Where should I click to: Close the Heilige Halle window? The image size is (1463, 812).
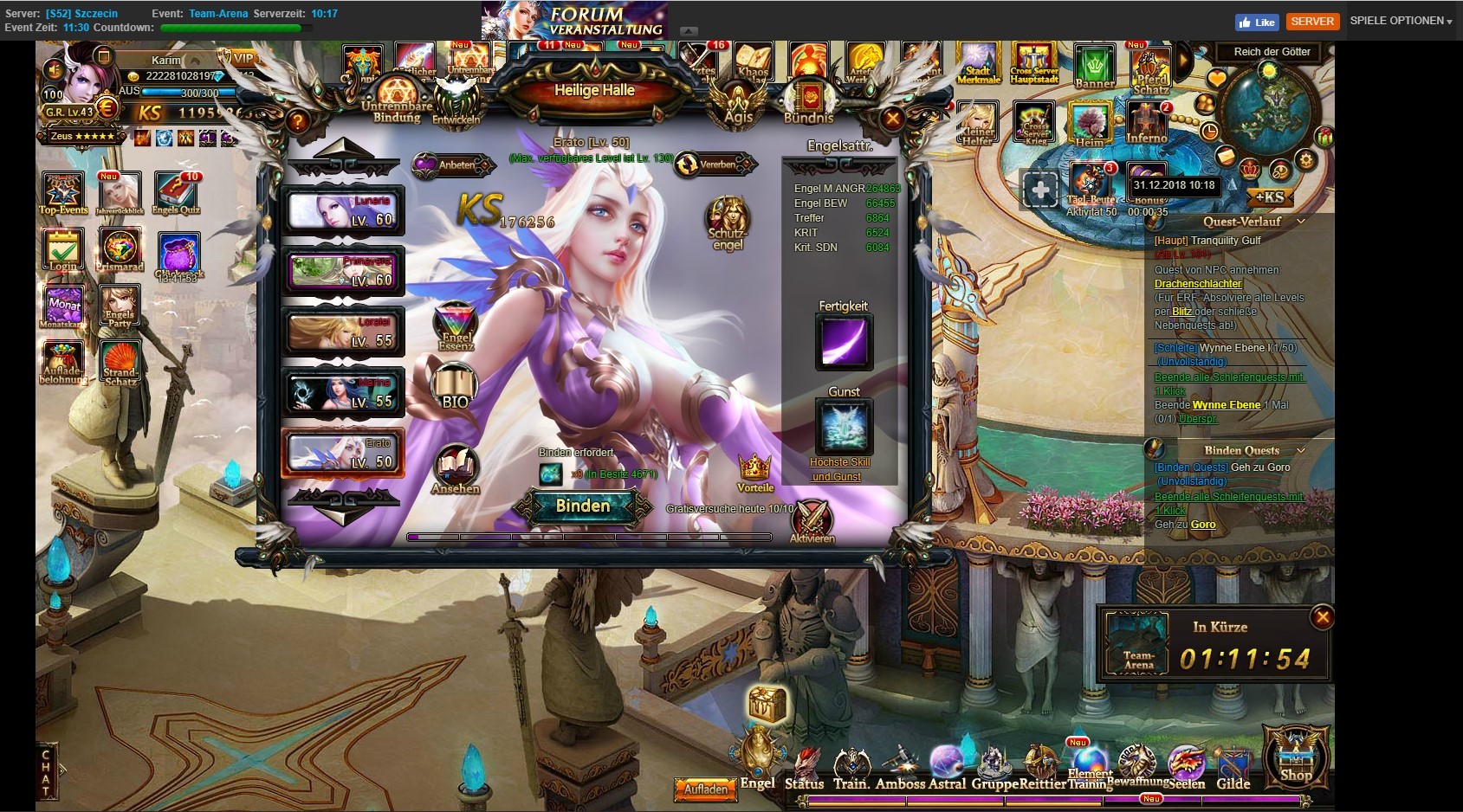[x=892, y=119]
